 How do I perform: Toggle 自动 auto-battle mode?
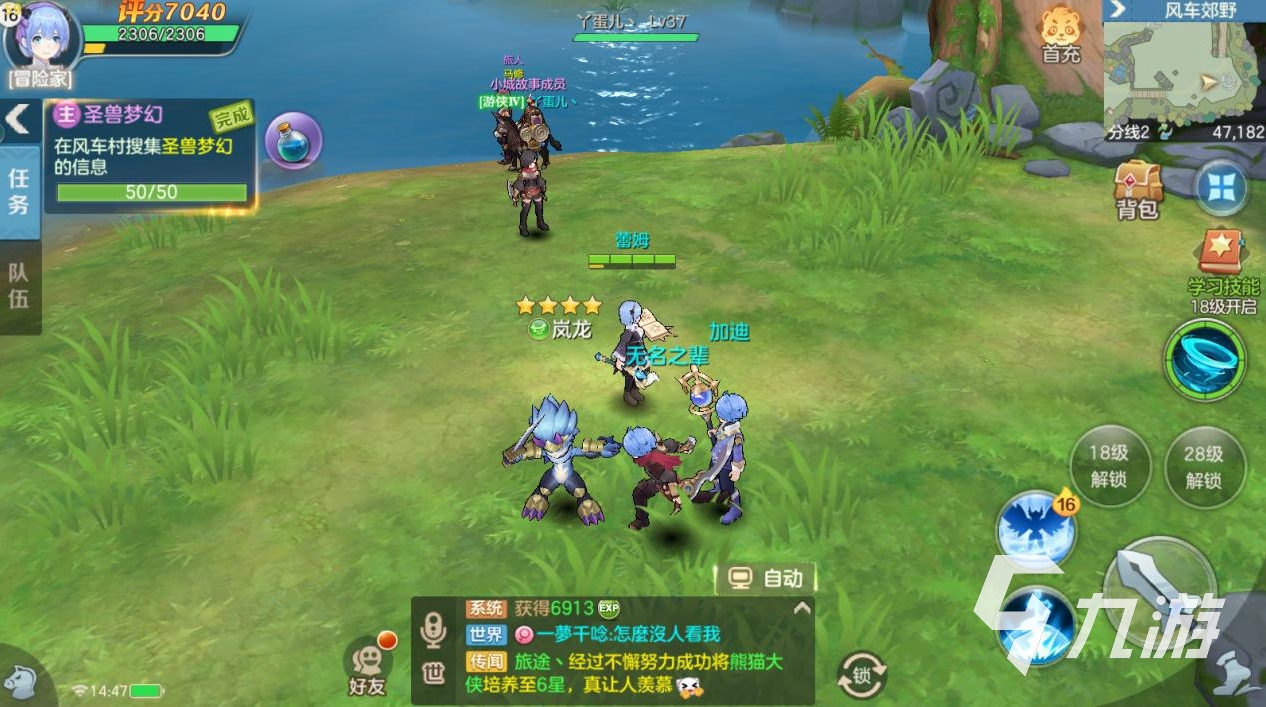(766, 578)
